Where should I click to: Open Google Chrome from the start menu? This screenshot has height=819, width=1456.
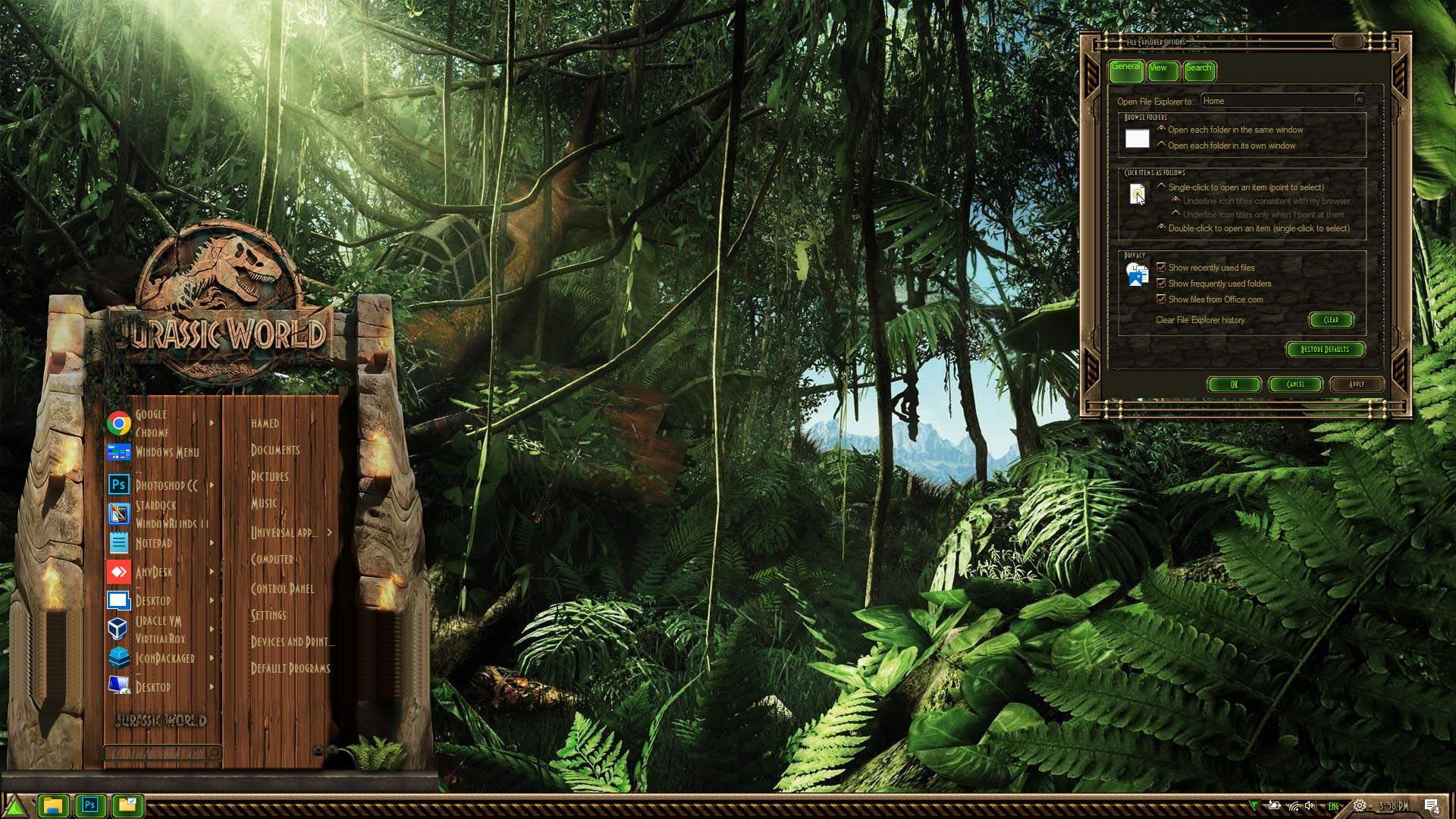[x=152, y=423]
